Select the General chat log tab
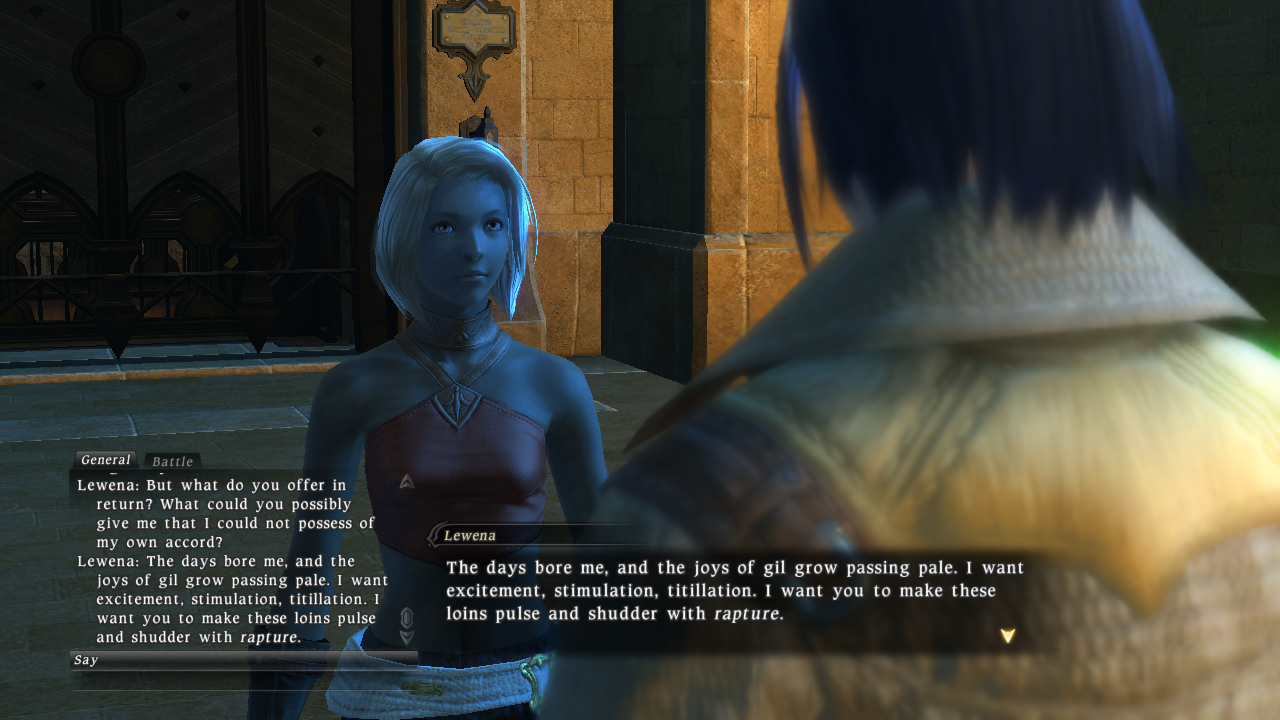Screen dimensions: 1280x720 pyautogui.click(x=106, y=460)
